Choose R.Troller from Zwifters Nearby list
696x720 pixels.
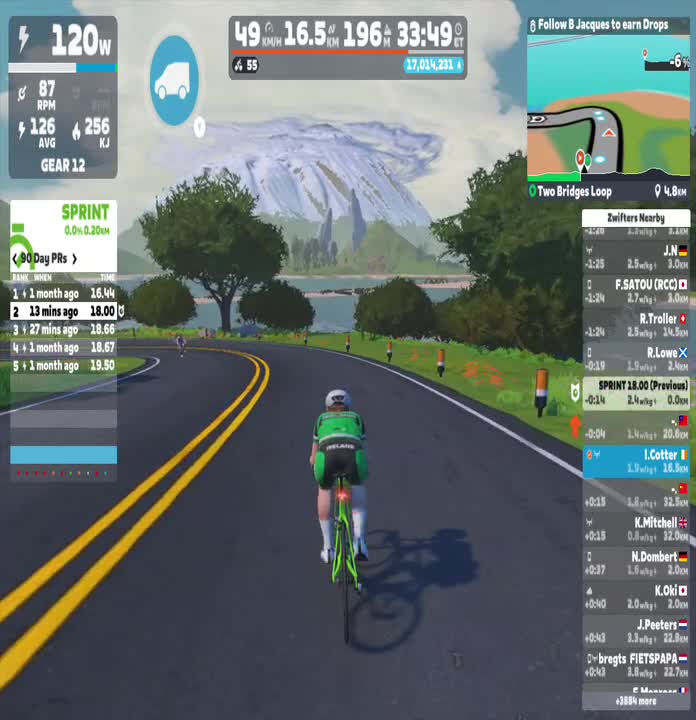coord(636,325)
